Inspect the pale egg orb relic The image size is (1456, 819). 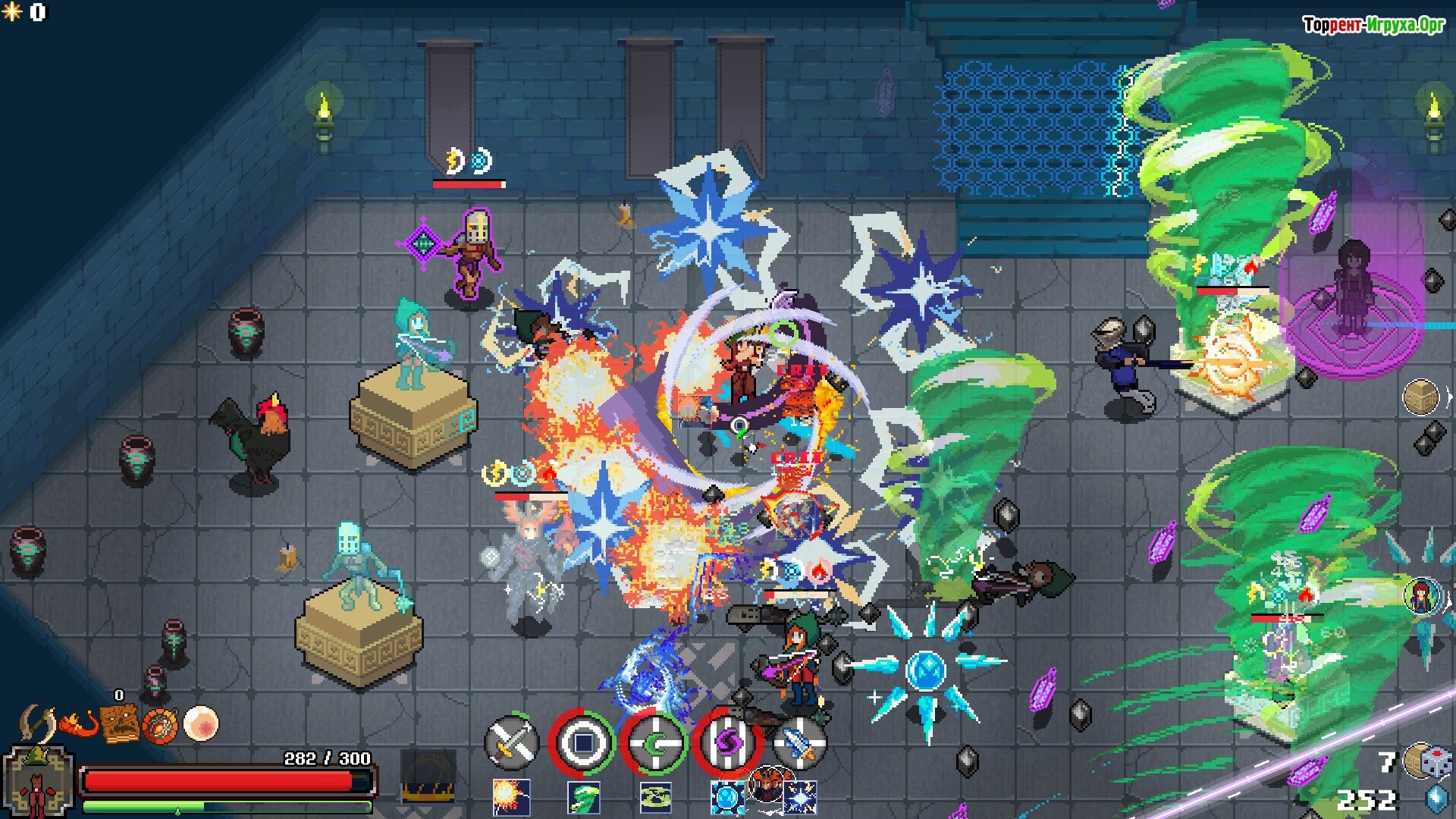[201, 723]
